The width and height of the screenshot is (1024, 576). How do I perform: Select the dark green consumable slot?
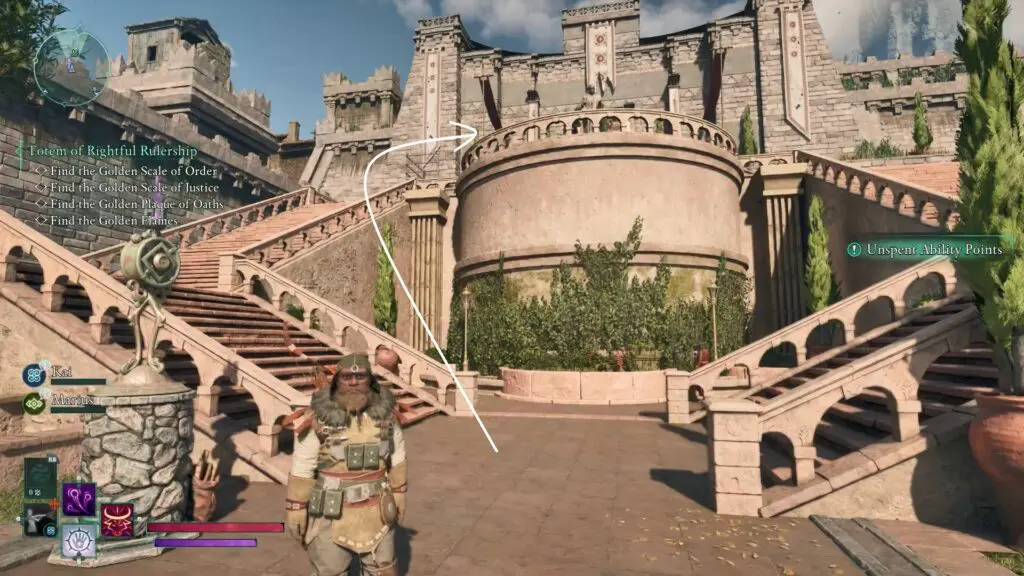click(41, 478)
